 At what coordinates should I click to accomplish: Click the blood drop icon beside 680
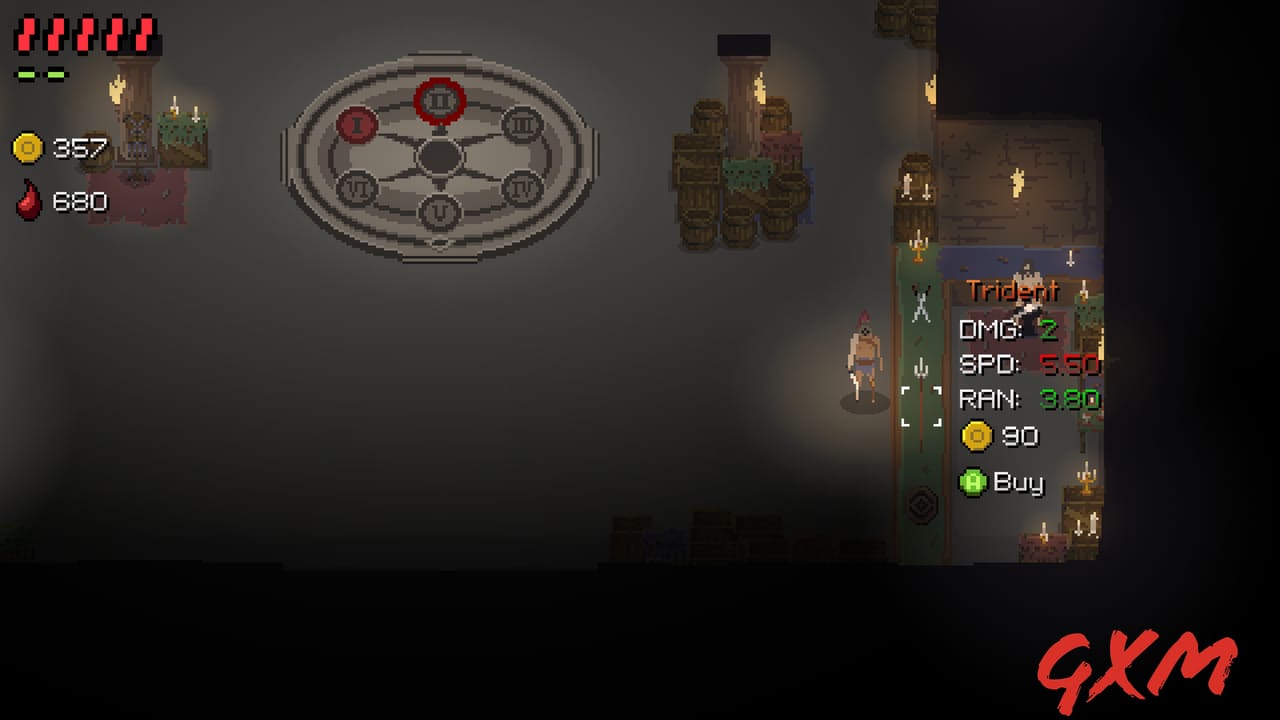coord(29,199)
